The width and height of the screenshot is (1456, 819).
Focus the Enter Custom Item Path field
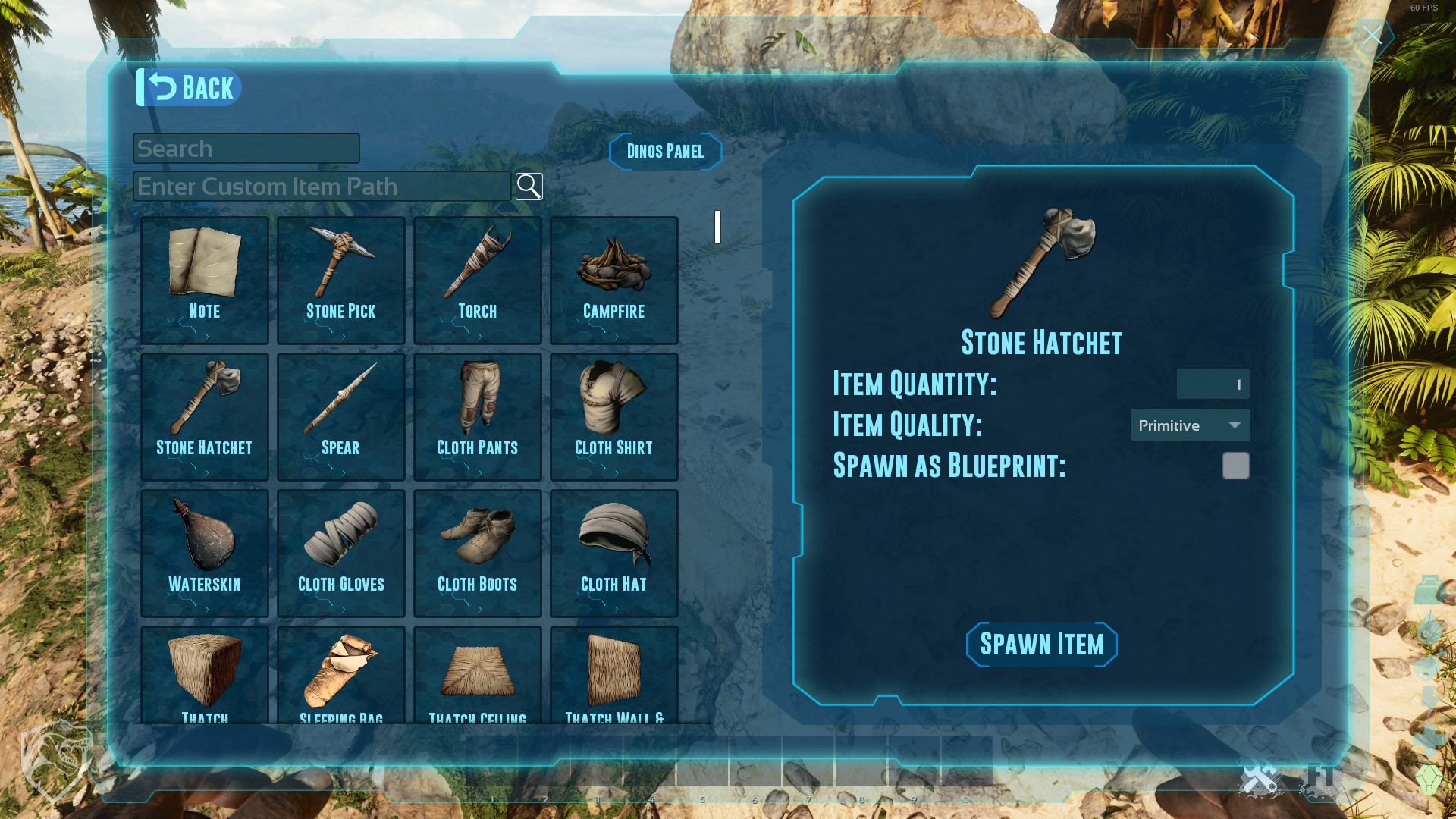pos(322,187)
